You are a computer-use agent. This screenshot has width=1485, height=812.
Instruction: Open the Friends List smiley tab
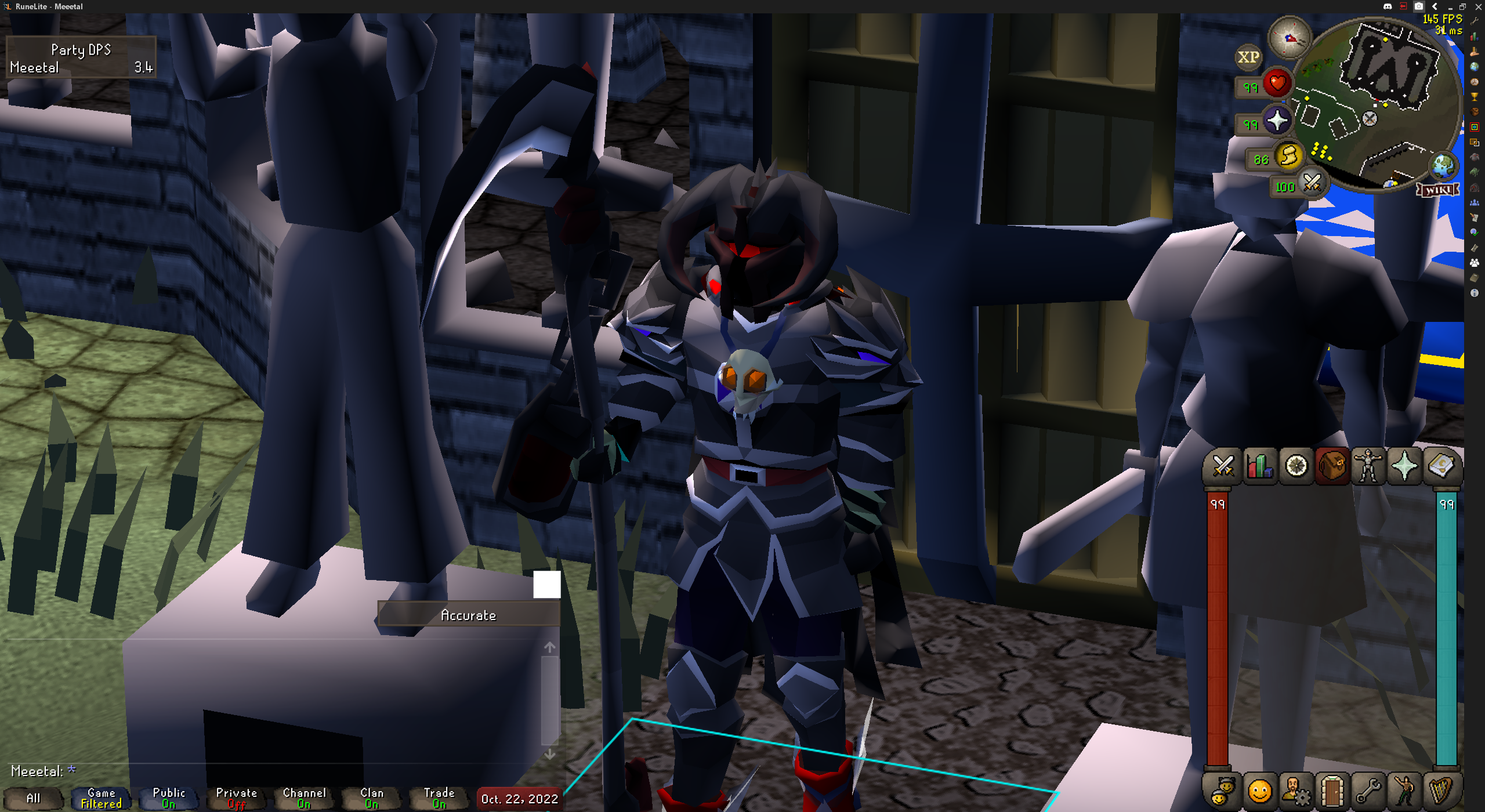[x=1259, y=791]
